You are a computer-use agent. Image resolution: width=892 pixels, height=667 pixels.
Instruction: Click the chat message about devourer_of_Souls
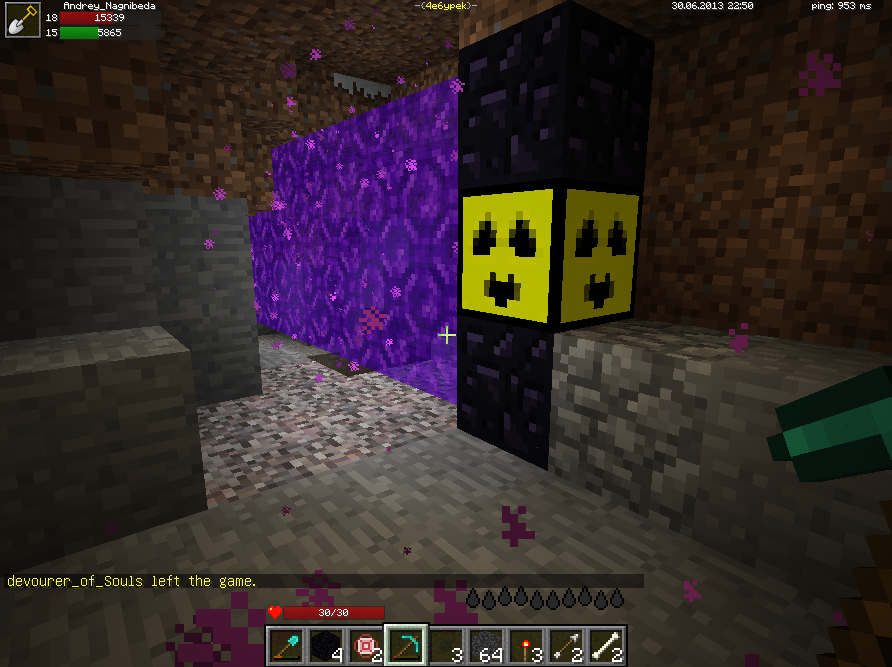point(132,581)
